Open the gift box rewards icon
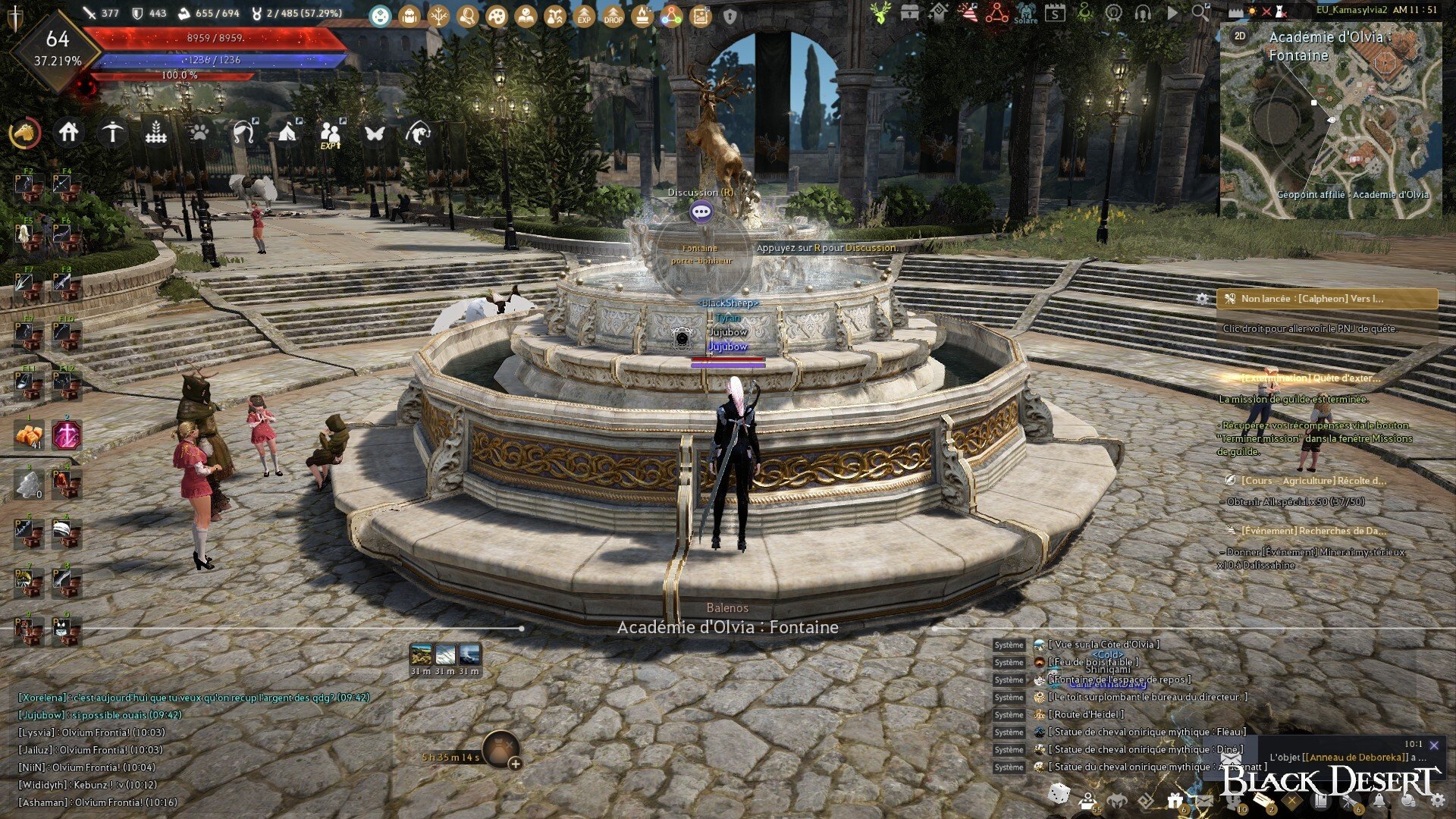This screenshot has width=1456, height=819. pos(1175,800)
